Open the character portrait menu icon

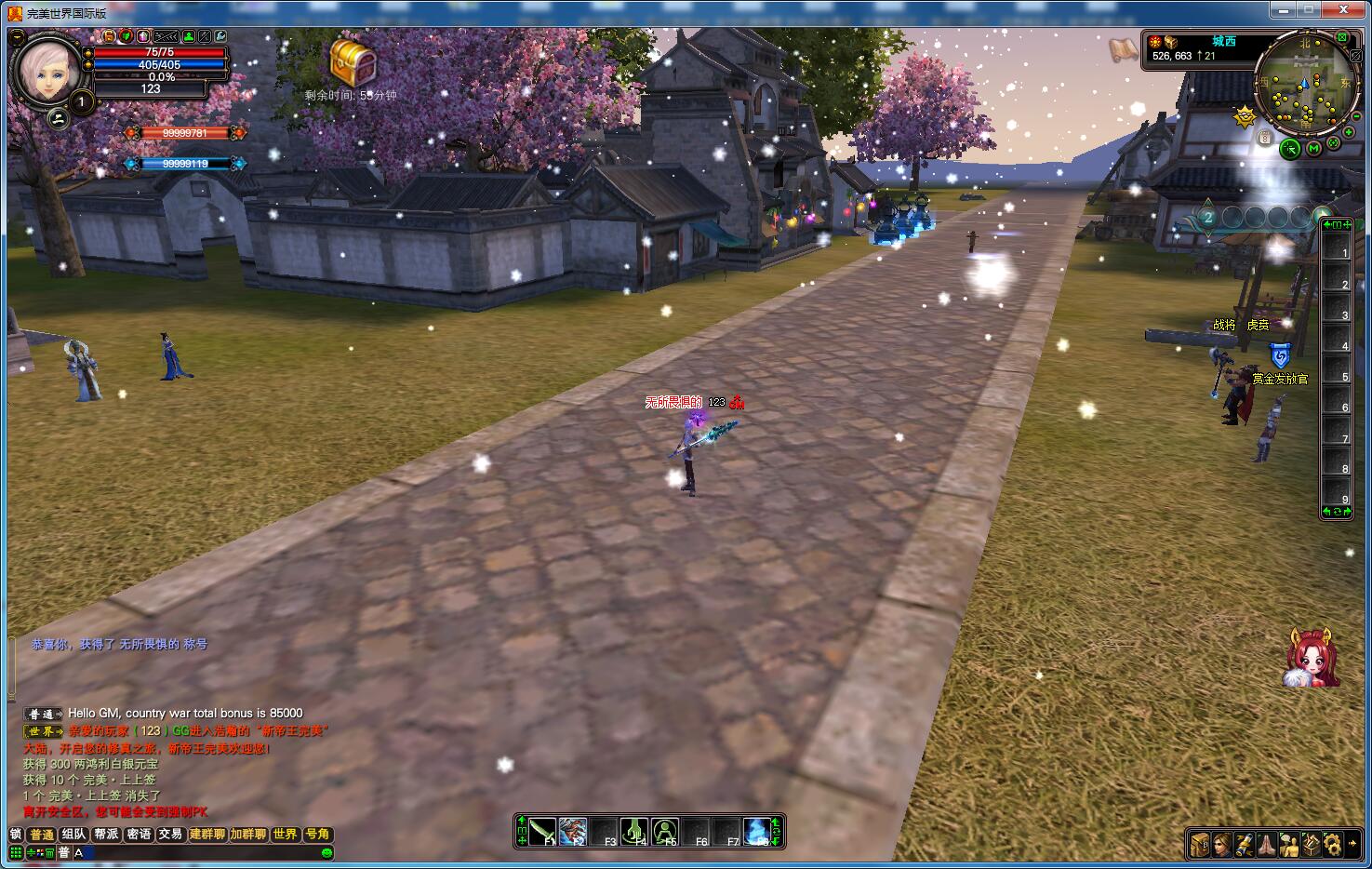point(1222,845)
